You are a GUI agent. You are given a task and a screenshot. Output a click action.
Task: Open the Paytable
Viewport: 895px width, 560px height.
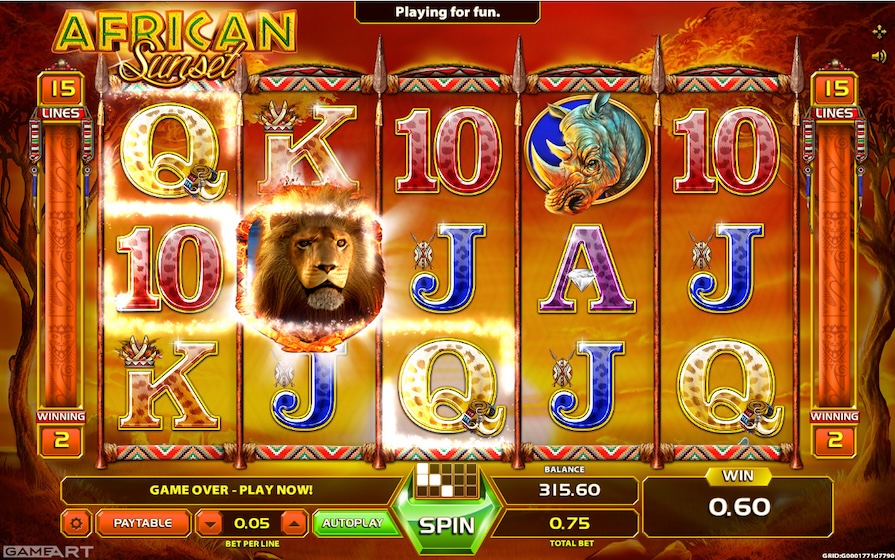tap(141, 522)
